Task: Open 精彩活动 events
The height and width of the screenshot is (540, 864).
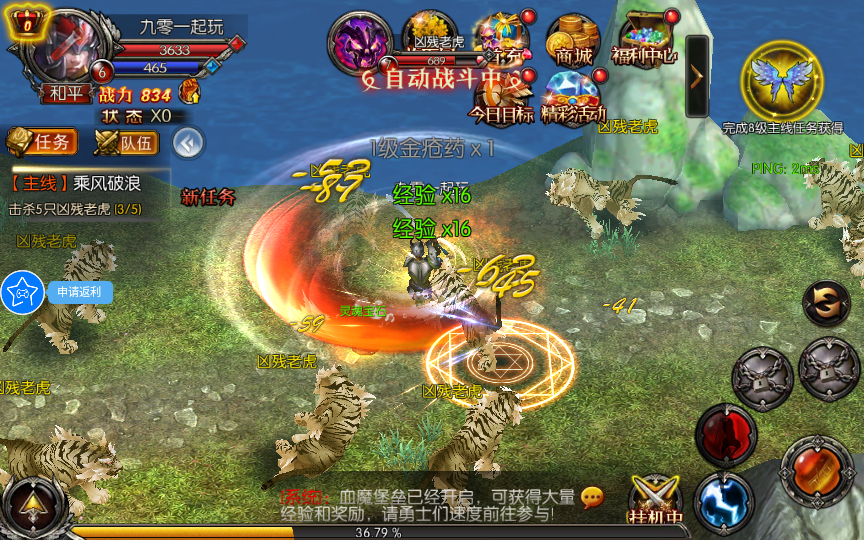Action: [574, 97]
